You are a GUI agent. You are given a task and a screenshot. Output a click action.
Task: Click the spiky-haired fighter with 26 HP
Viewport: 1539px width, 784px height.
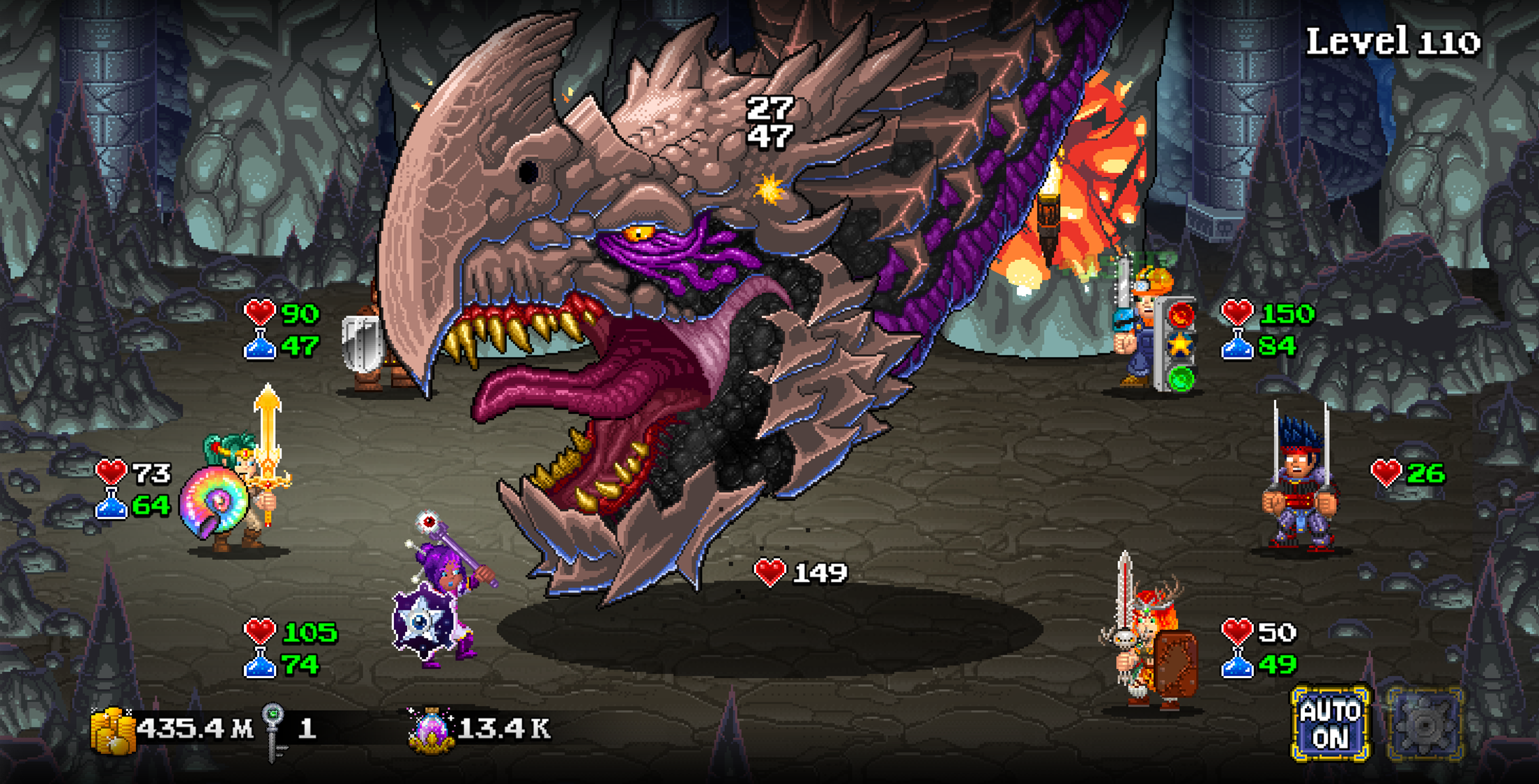point(1298,488)
